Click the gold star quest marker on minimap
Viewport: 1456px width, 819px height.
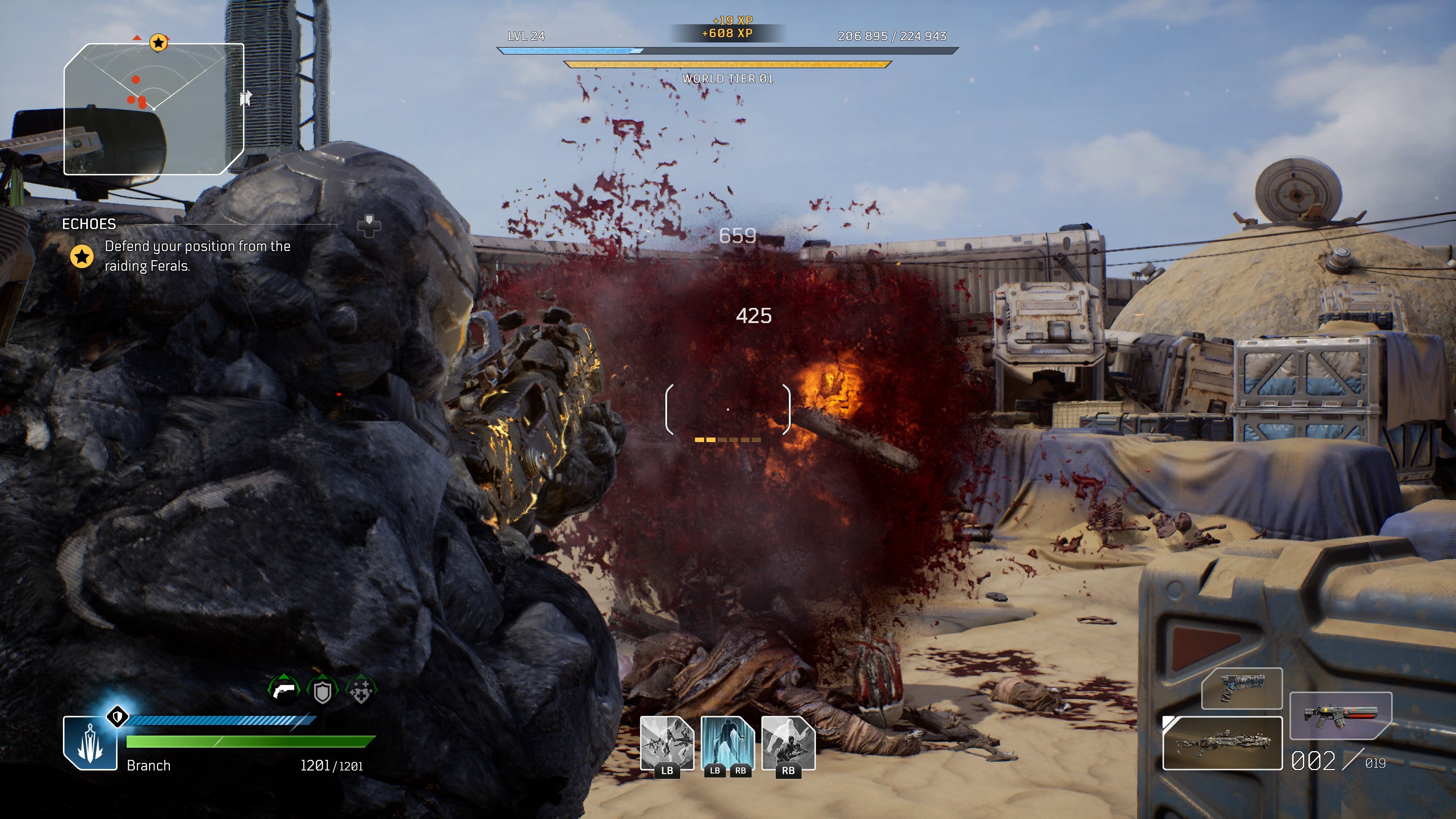click(x=158, y=42)
